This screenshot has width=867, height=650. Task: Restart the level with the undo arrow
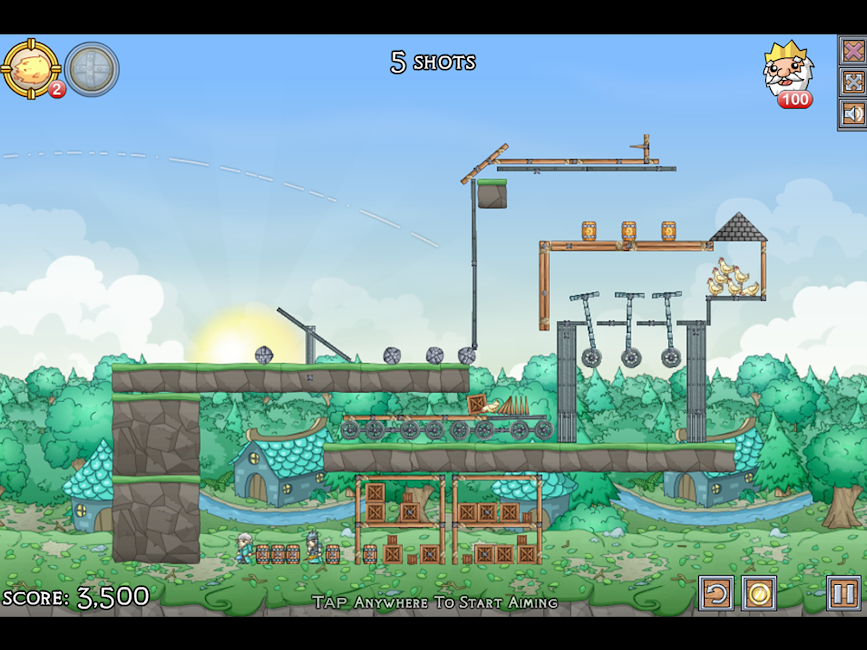pos(716,594)
